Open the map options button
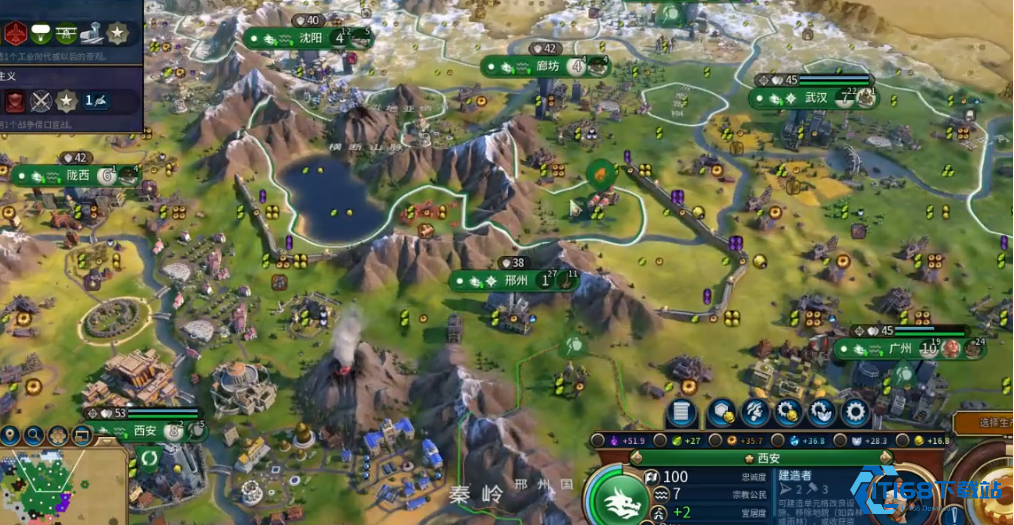1014x525 pixels. [x=82, y=436]
